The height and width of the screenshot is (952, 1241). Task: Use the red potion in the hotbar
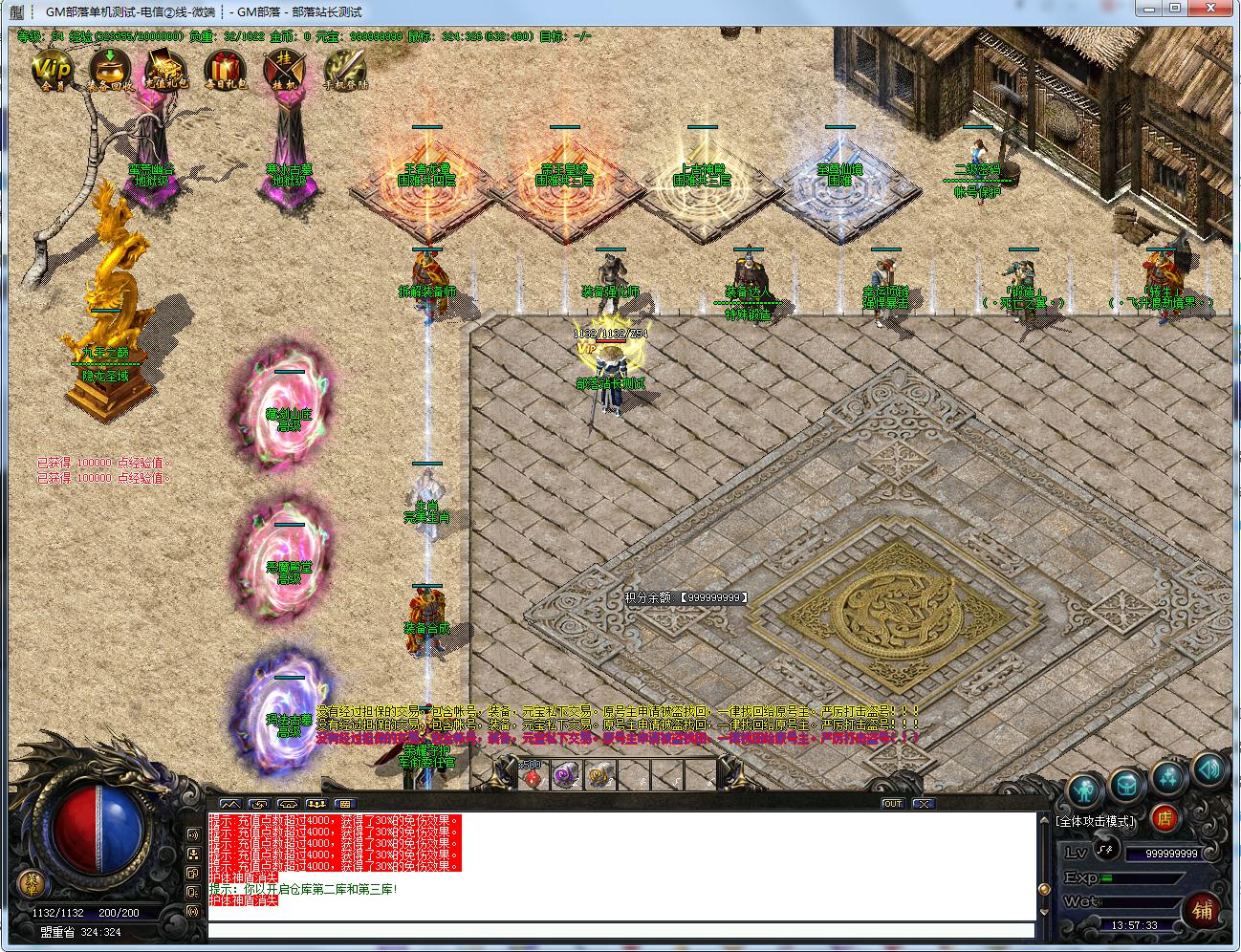coord(533,776)
